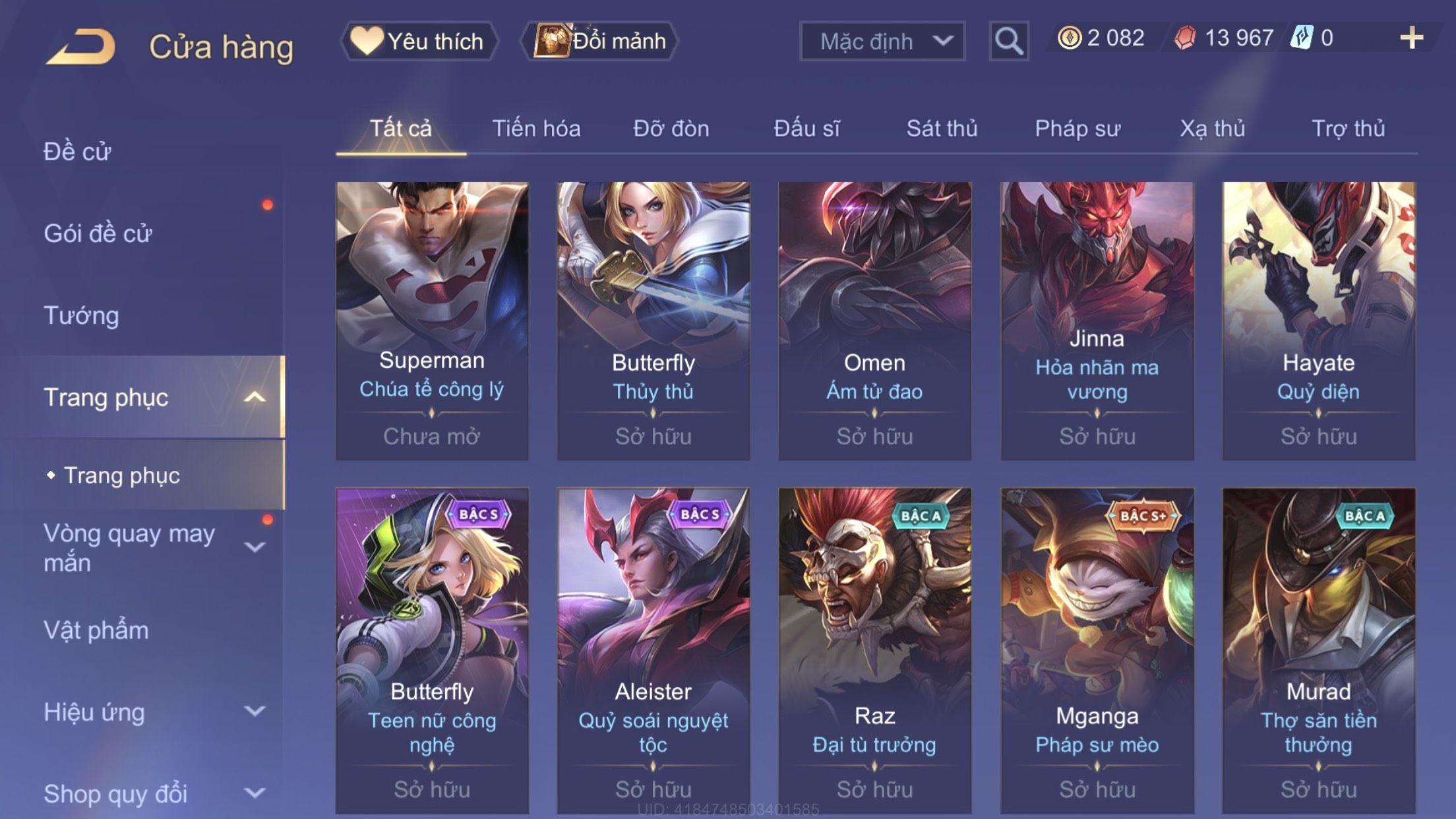1456x819 pixels.
Task: Select the Superman Chúa tể công lý skin
Action: 432,320
